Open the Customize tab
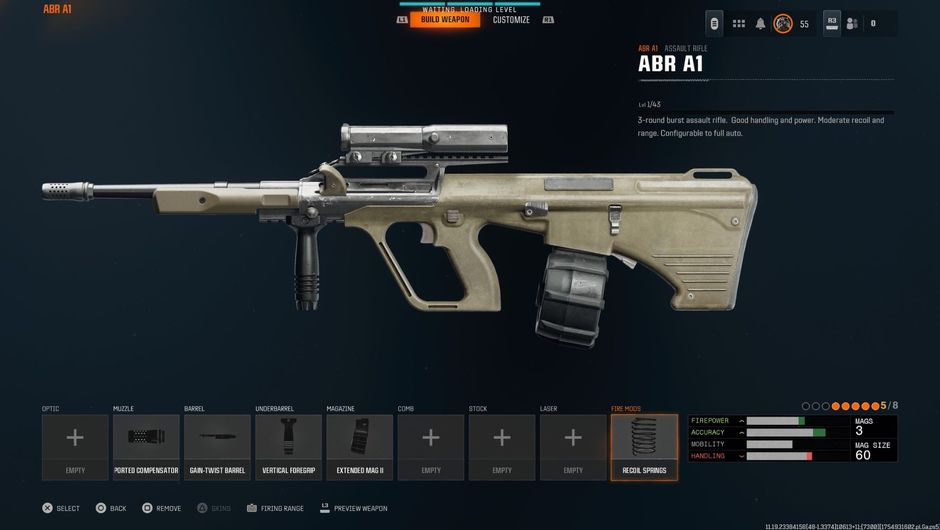The image size is (940, 530). pyautogui.click(x=511, y=20)
